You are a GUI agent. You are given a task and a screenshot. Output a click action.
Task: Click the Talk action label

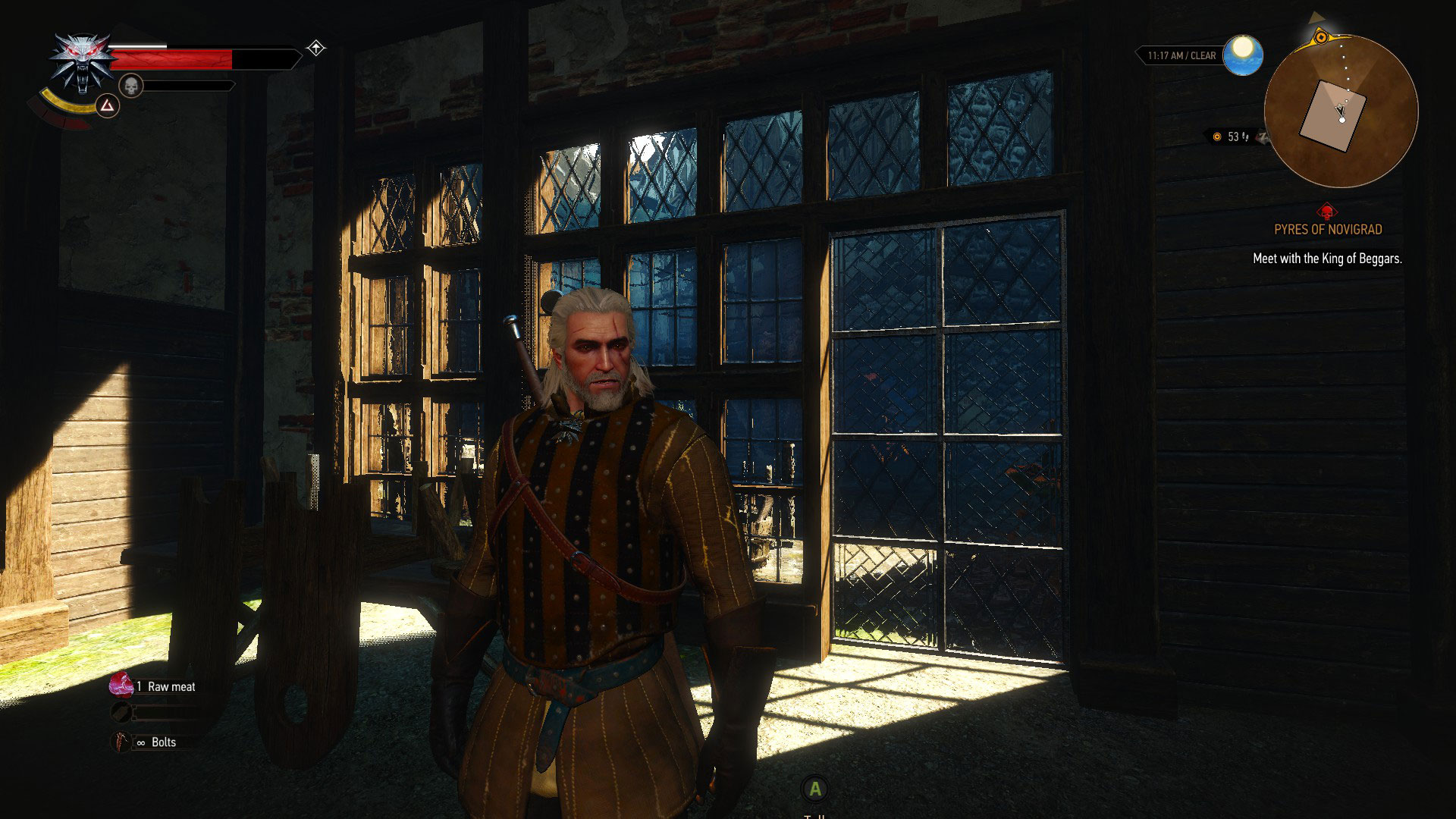click(x=815, y=817)
